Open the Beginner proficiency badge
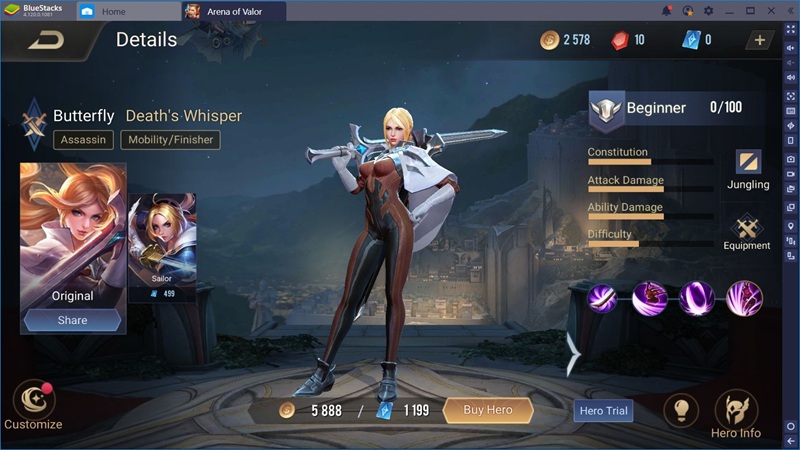800x450 pixels. [x=606, y=109]
